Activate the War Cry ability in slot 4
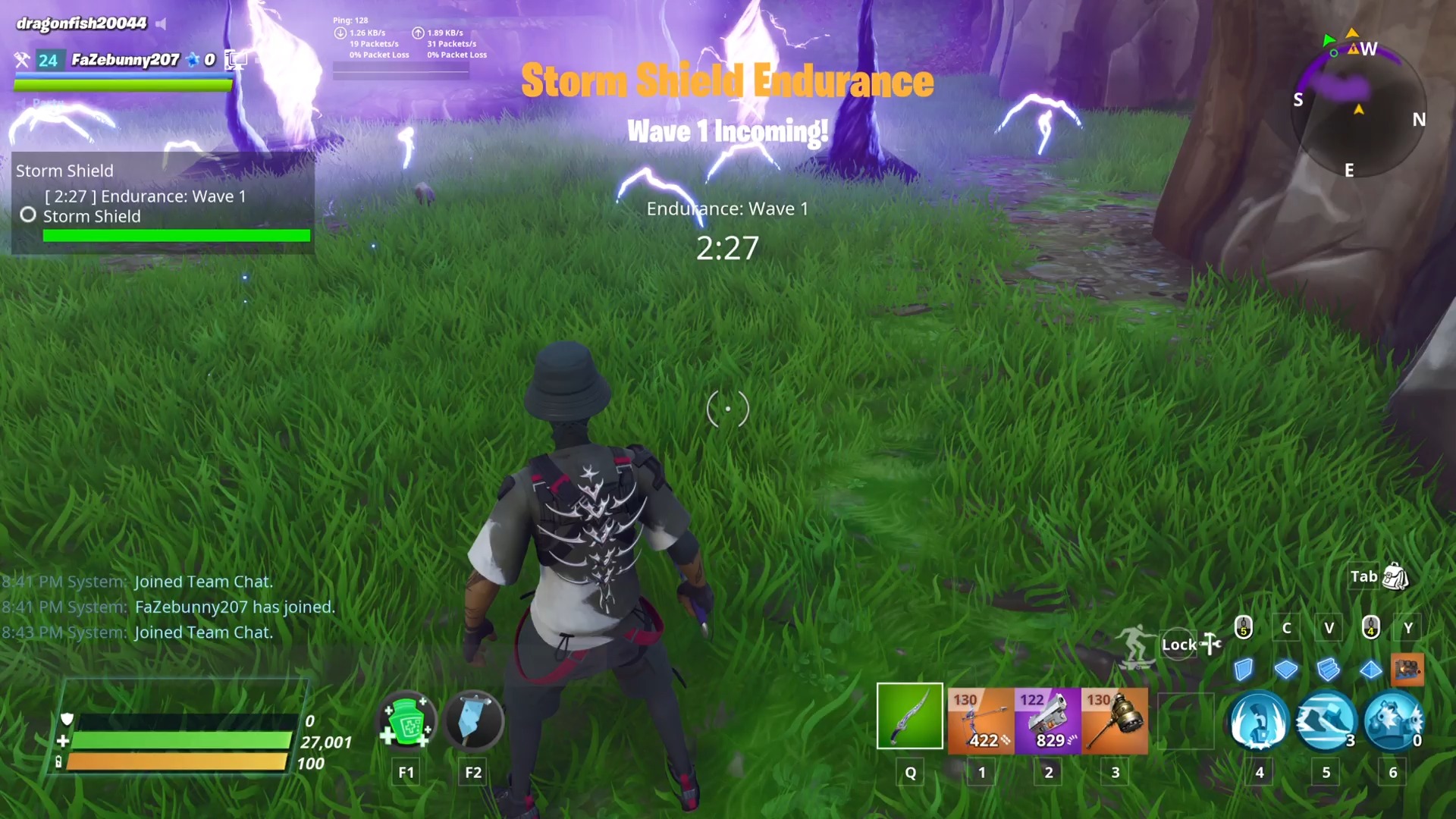1456x819 pixels. click(x=1259, y=723)
